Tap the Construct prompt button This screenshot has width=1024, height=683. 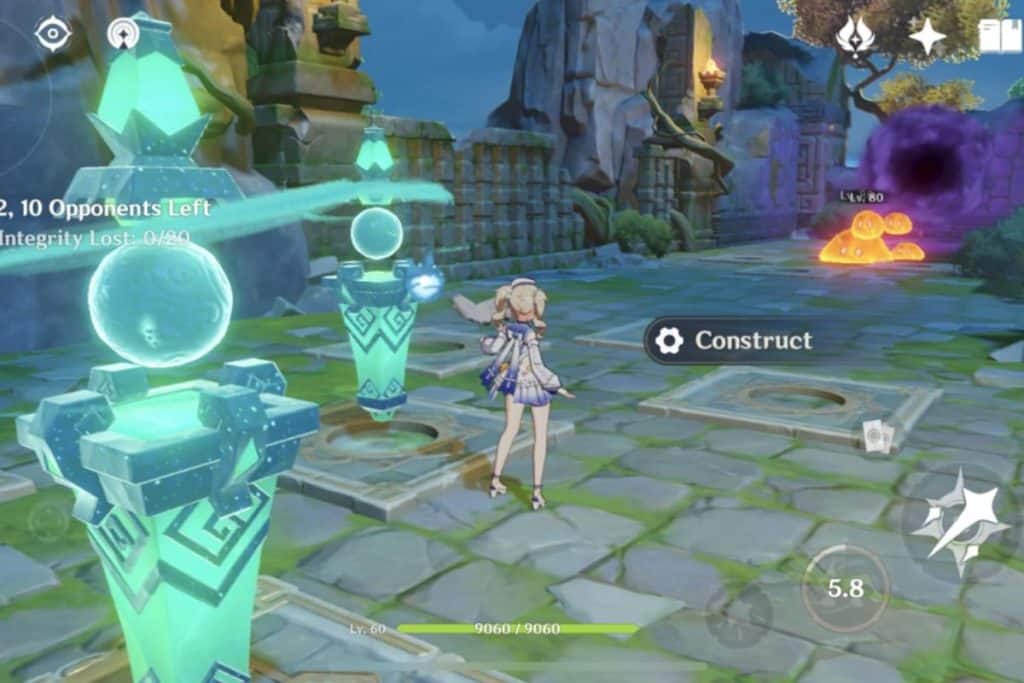[734, 341]
